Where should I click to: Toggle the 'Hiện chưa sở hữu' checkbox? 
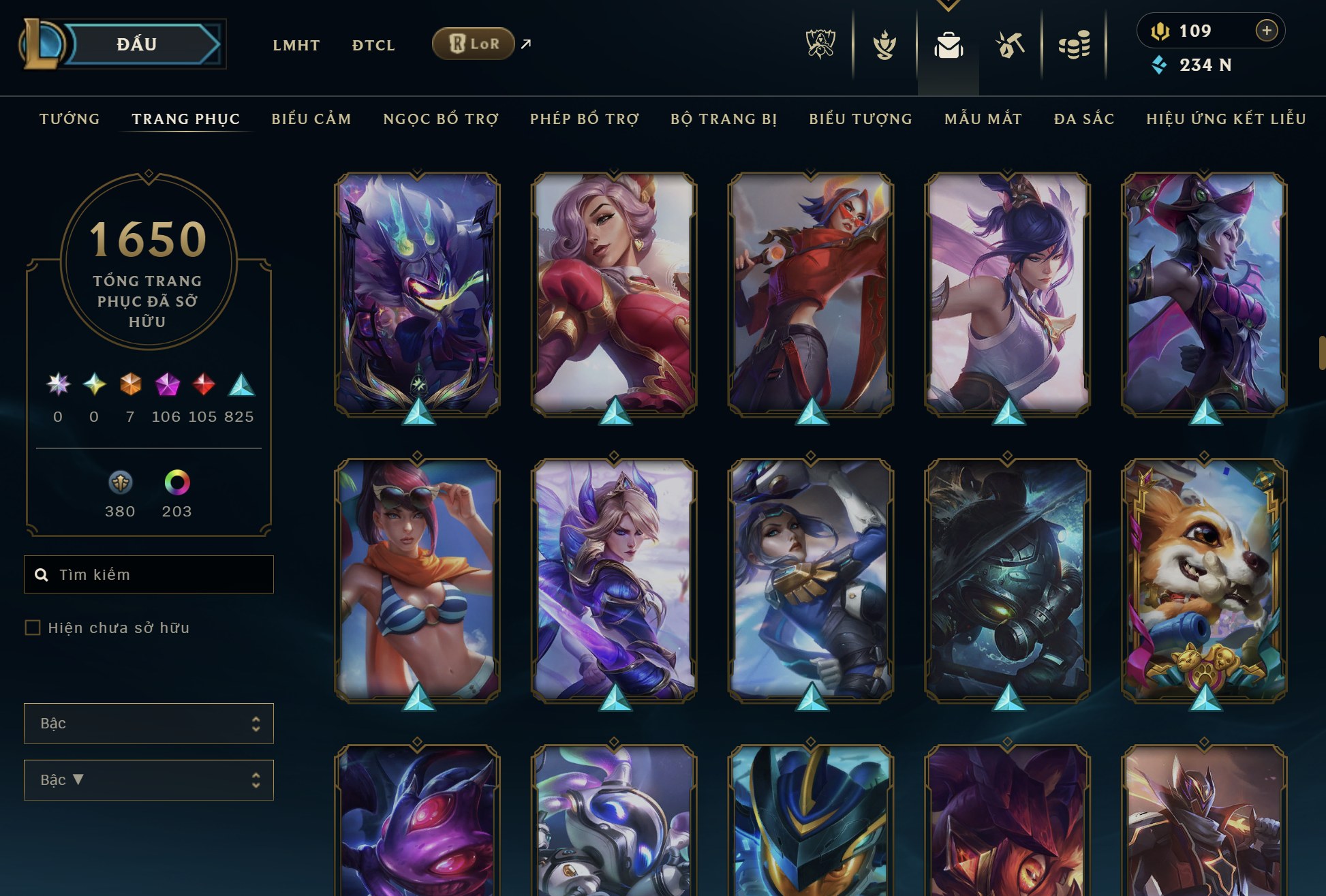tap(31, 628)
